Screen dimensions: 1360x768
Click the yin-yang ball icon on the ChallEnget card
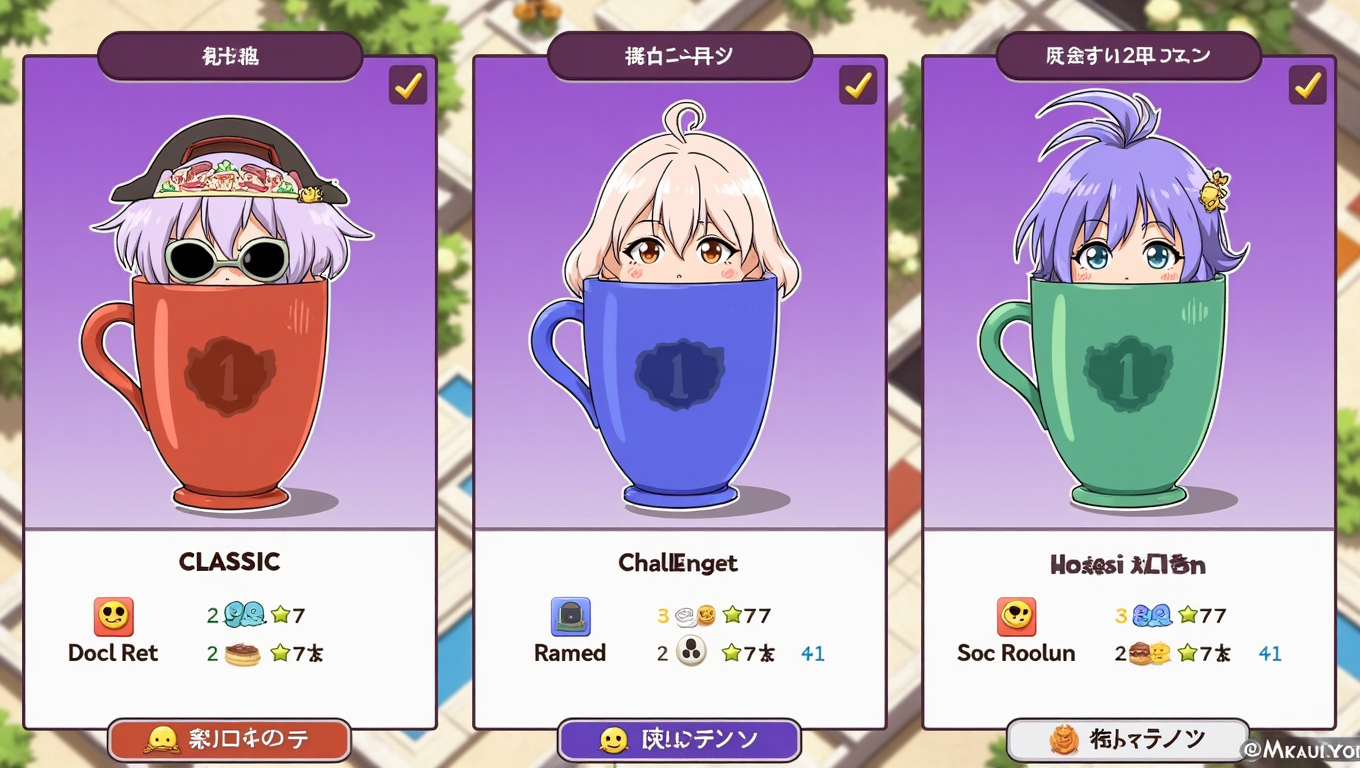[689, 652]
